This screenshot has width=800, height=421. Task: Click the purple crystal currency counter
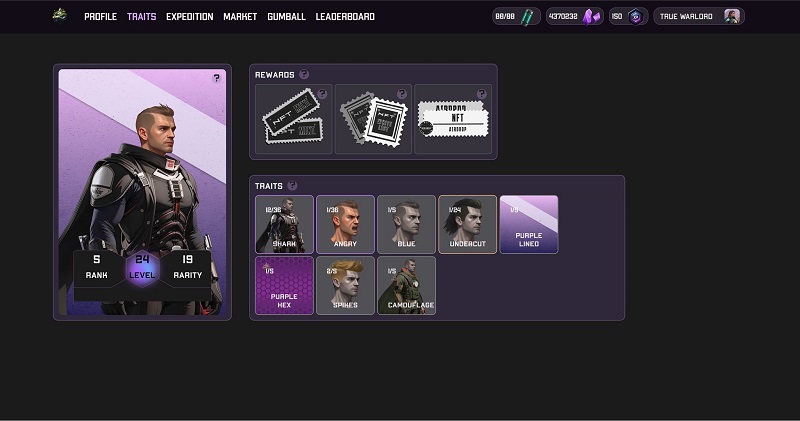tap(575, 17)
